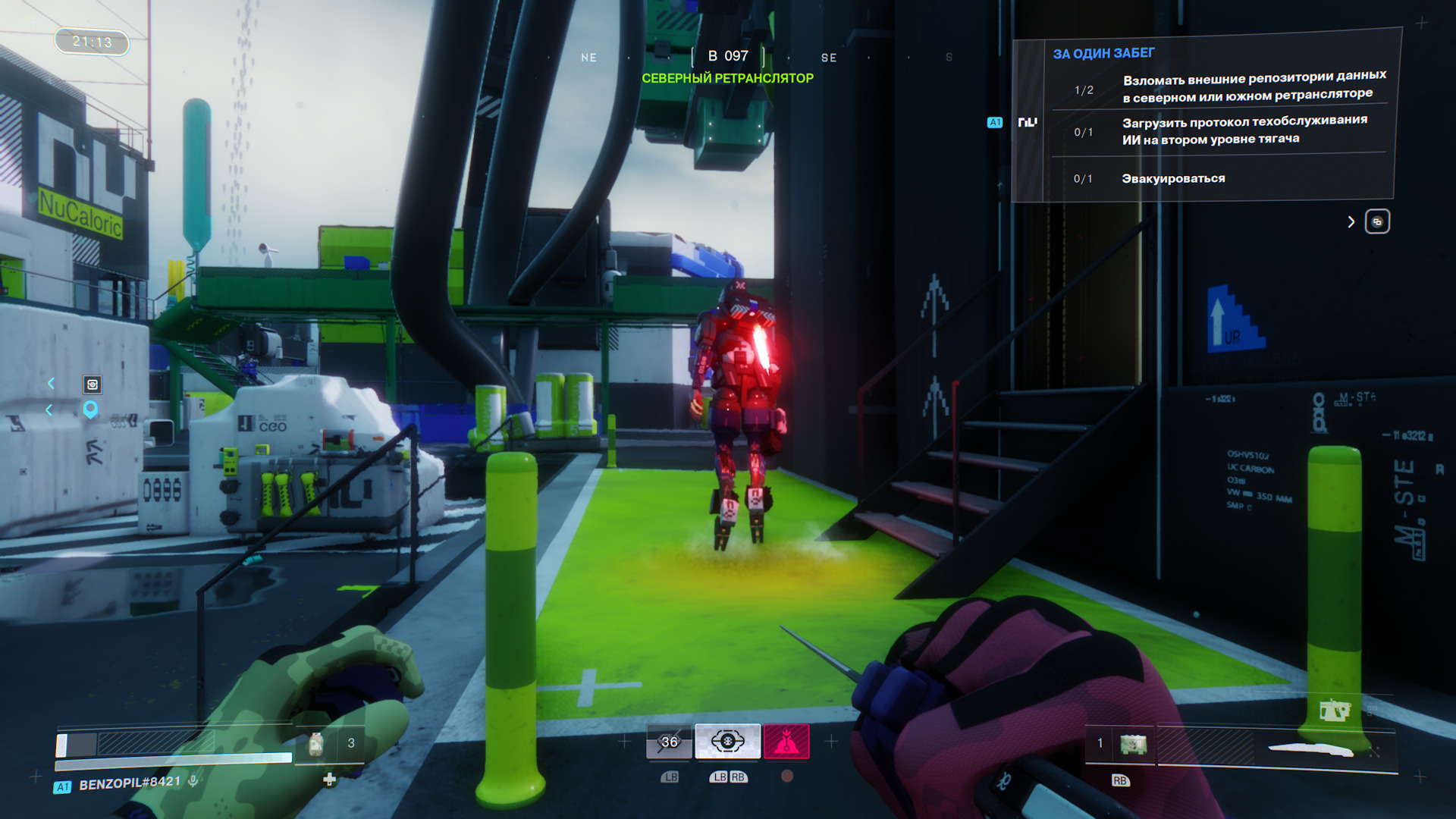
Task: Select the grenade equipment slot
Action: click(x=1133, y=745)
